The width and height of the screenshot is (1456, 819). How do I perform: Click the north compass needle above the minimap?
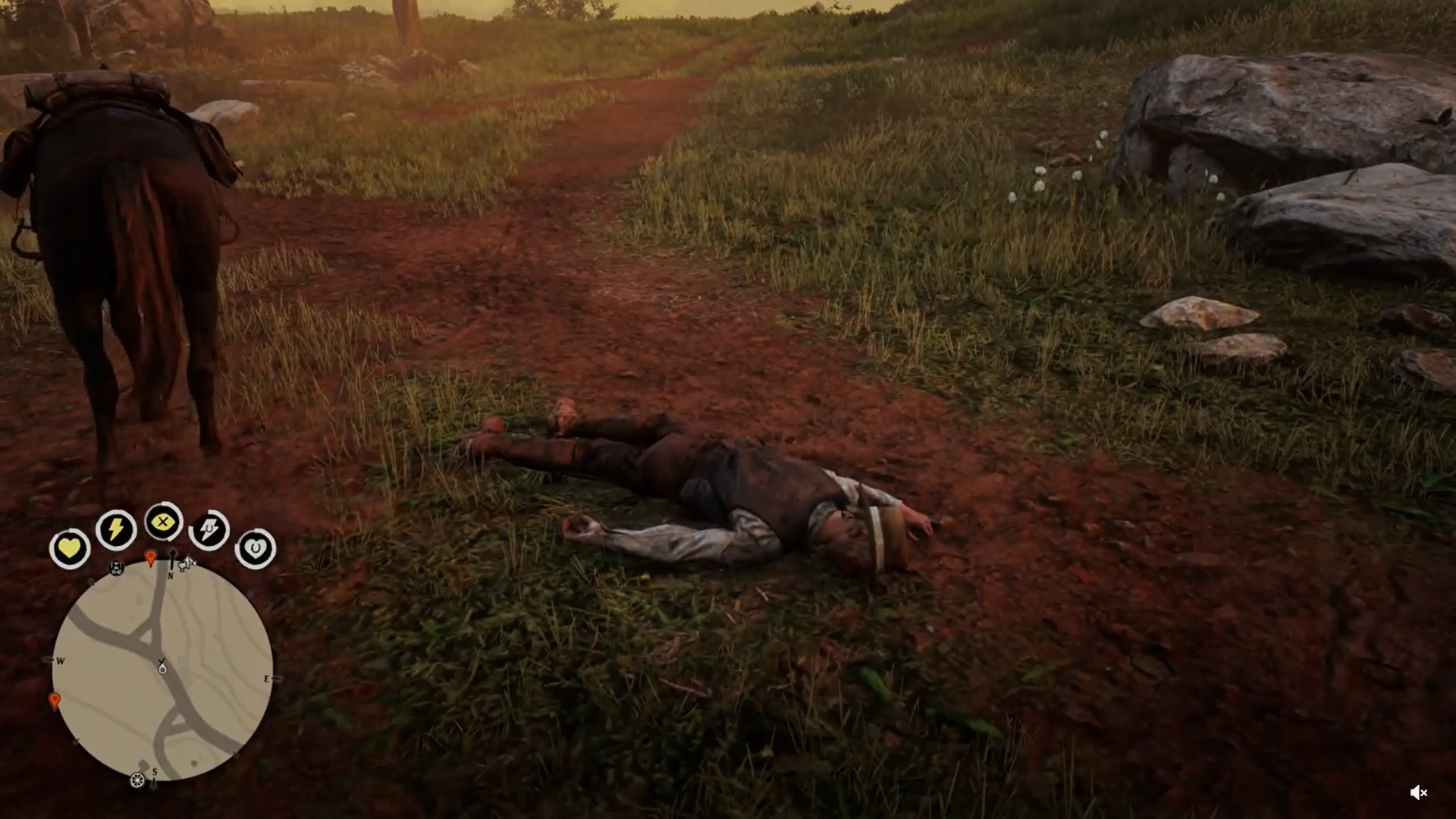(x=172, y=554)
